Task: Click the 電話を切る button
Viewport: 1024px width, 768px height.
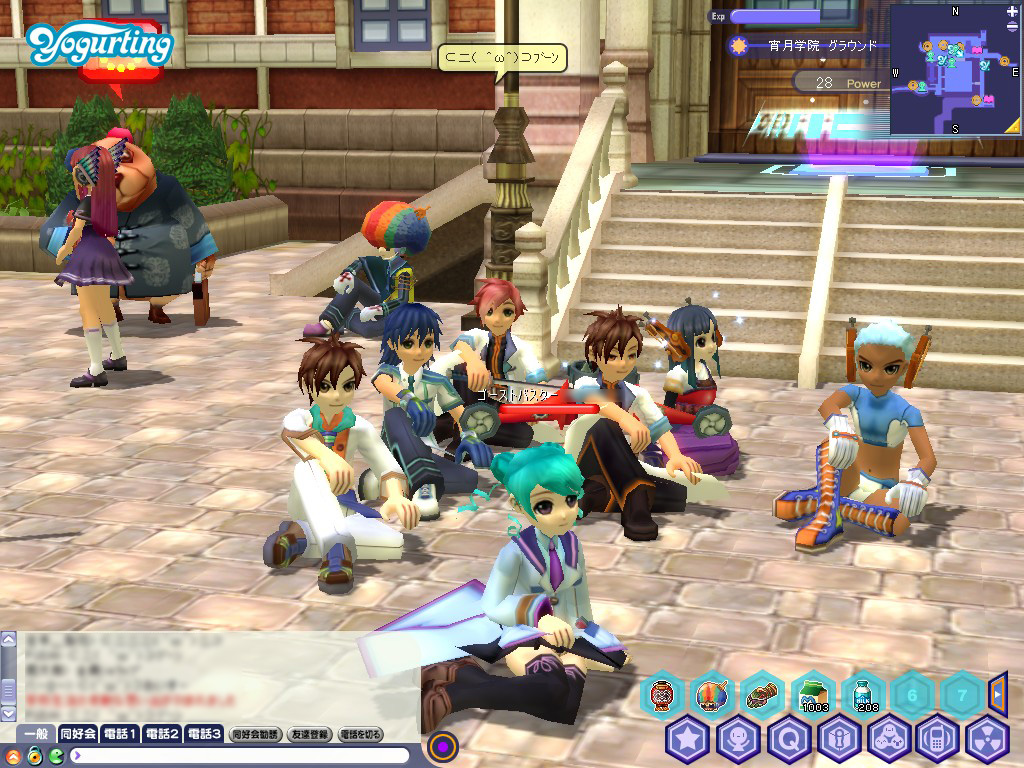Action: tap(362, 734)
